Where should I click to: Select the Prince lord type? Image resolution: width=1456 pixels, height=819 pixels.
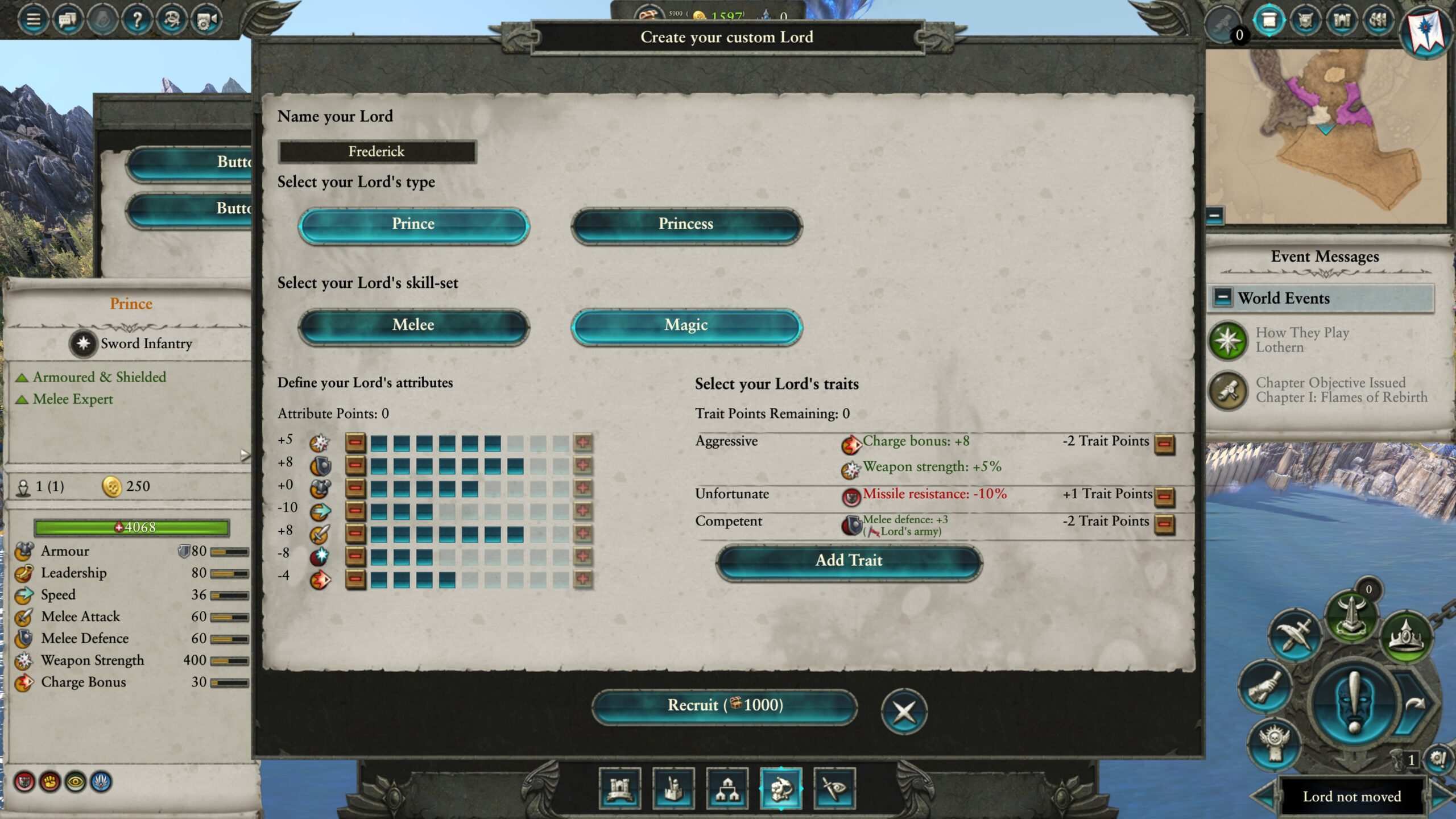[x=413, y=225]
